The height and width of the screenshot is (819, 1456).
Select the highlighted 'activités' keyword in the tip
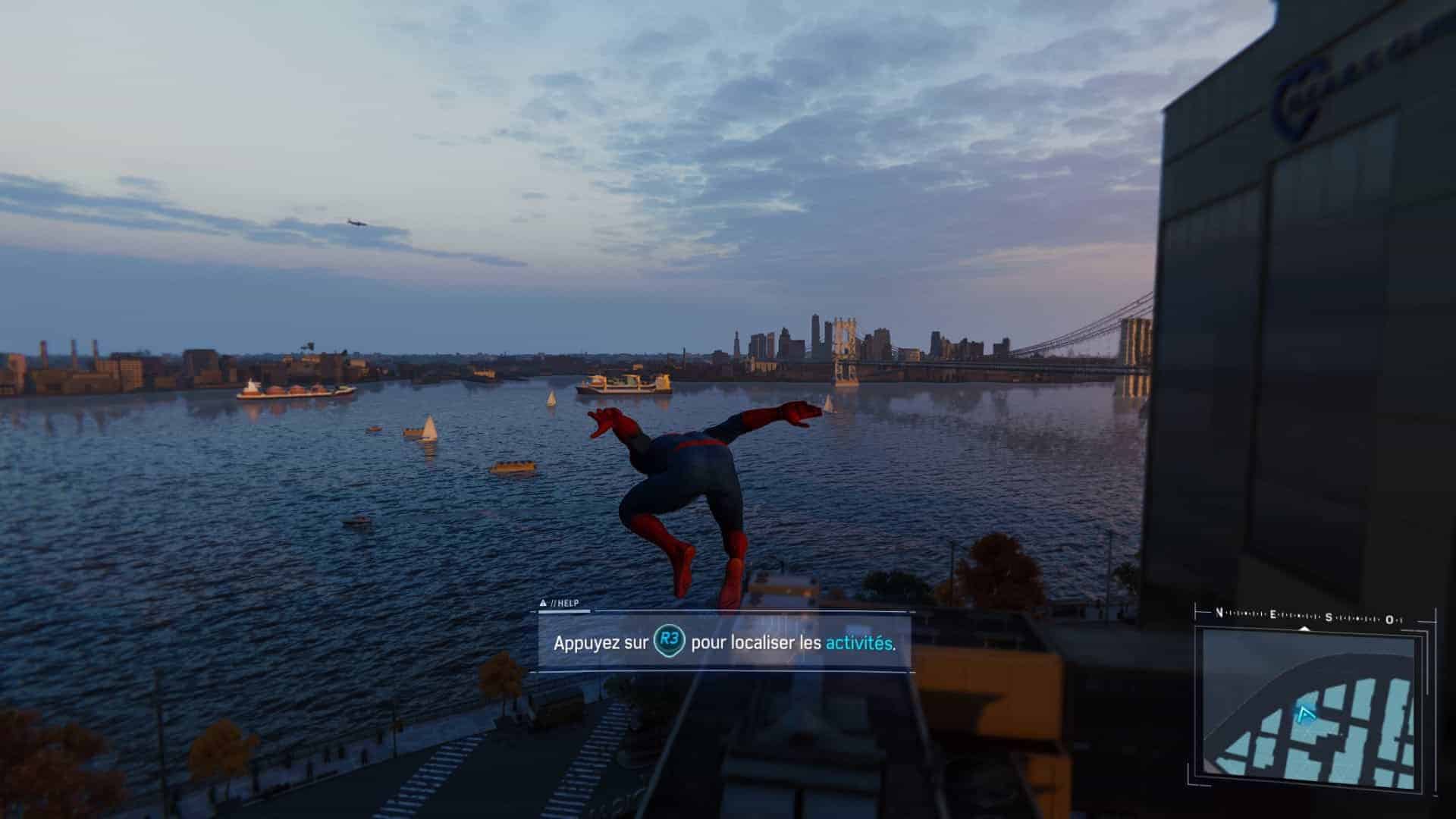tap(858, 643)
